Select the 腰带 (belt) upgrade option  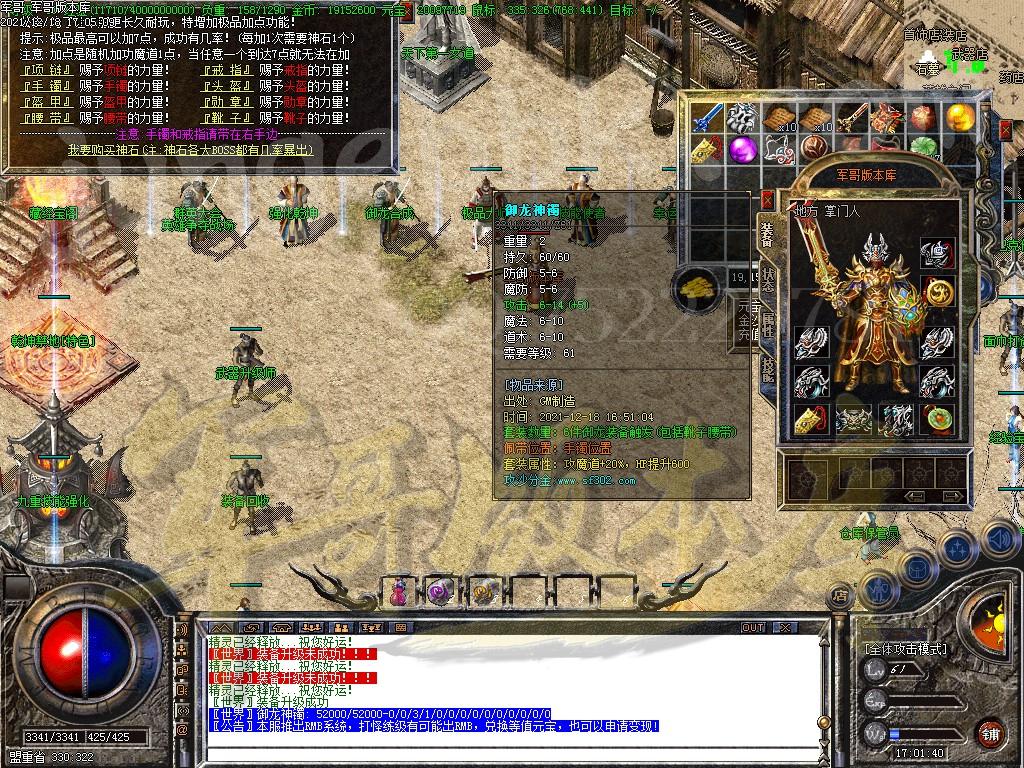pyautogui.click(x=45, y=119)
